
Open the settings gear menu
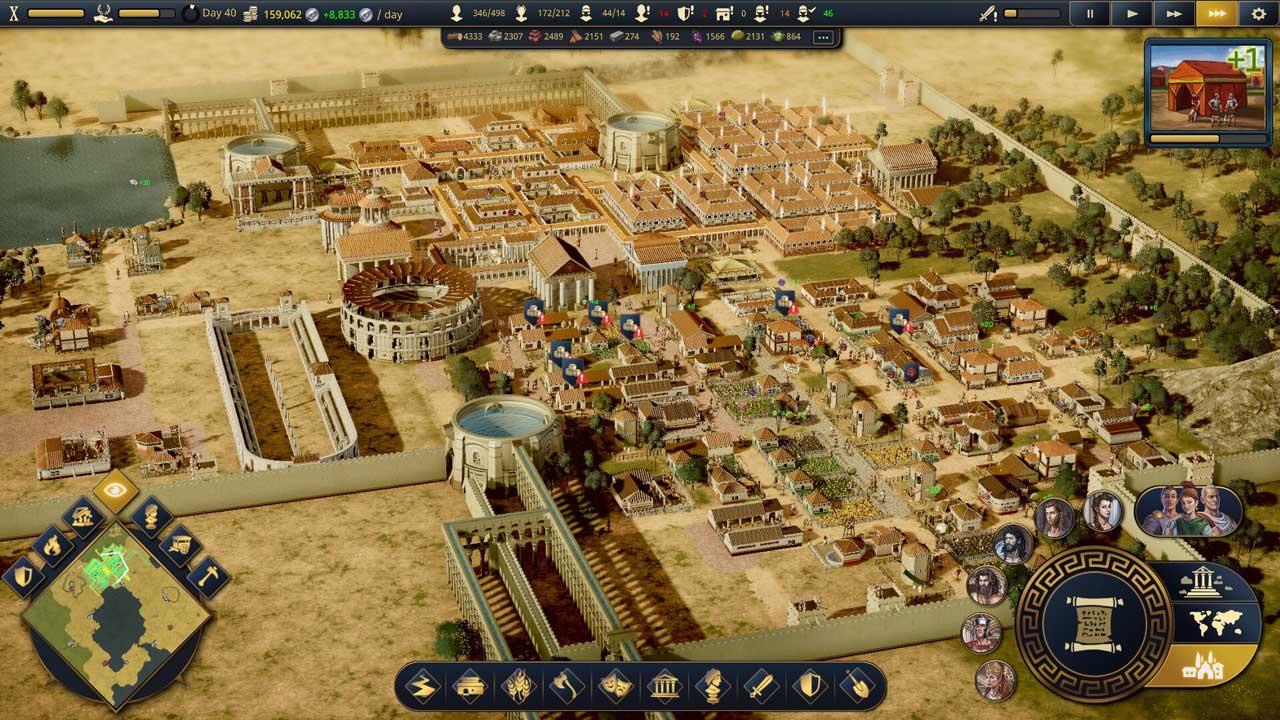click(x=1258, y=14)
